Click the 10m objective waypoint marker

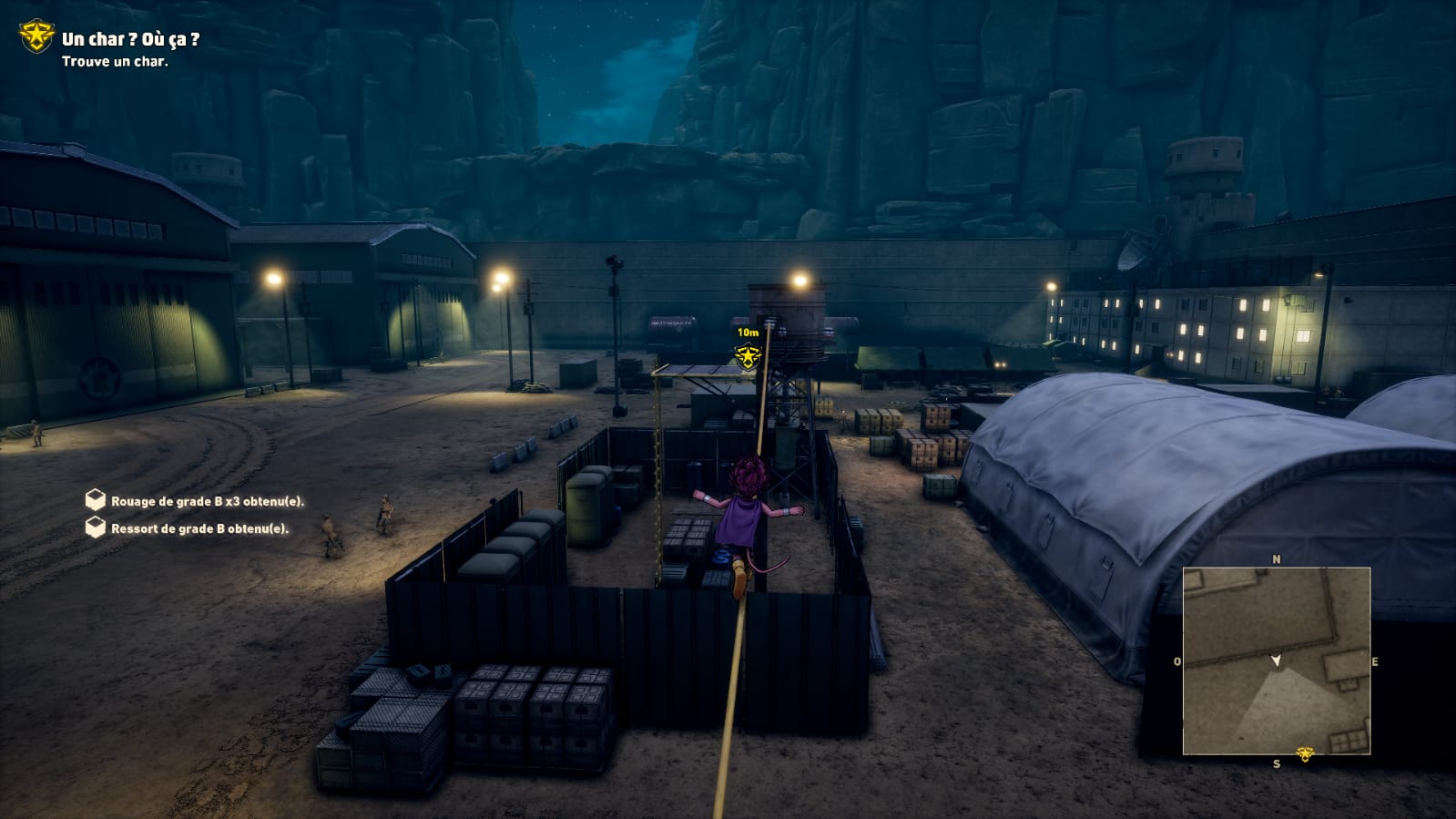pos(748,355)
